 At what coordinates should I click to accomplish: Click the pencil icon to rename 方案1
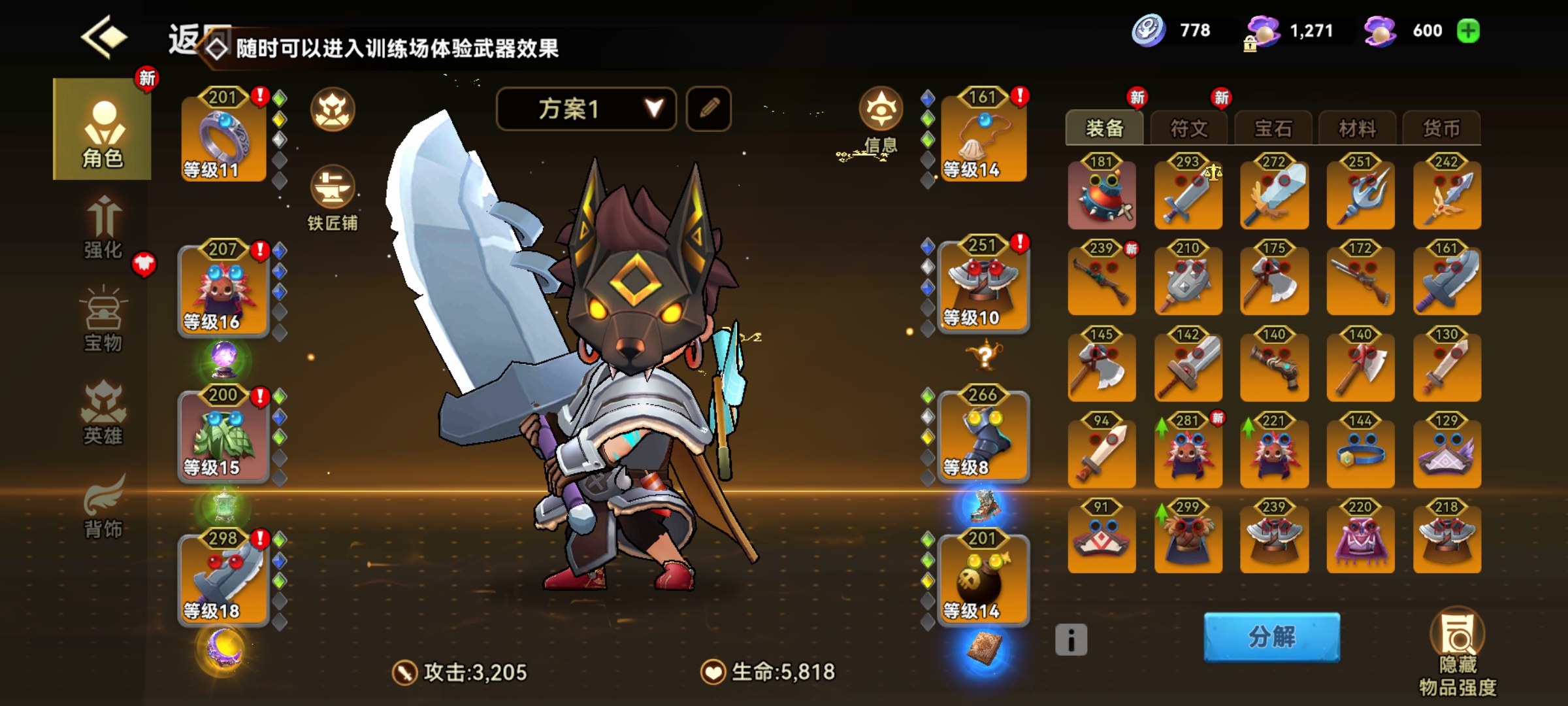[x=710, y=109]
